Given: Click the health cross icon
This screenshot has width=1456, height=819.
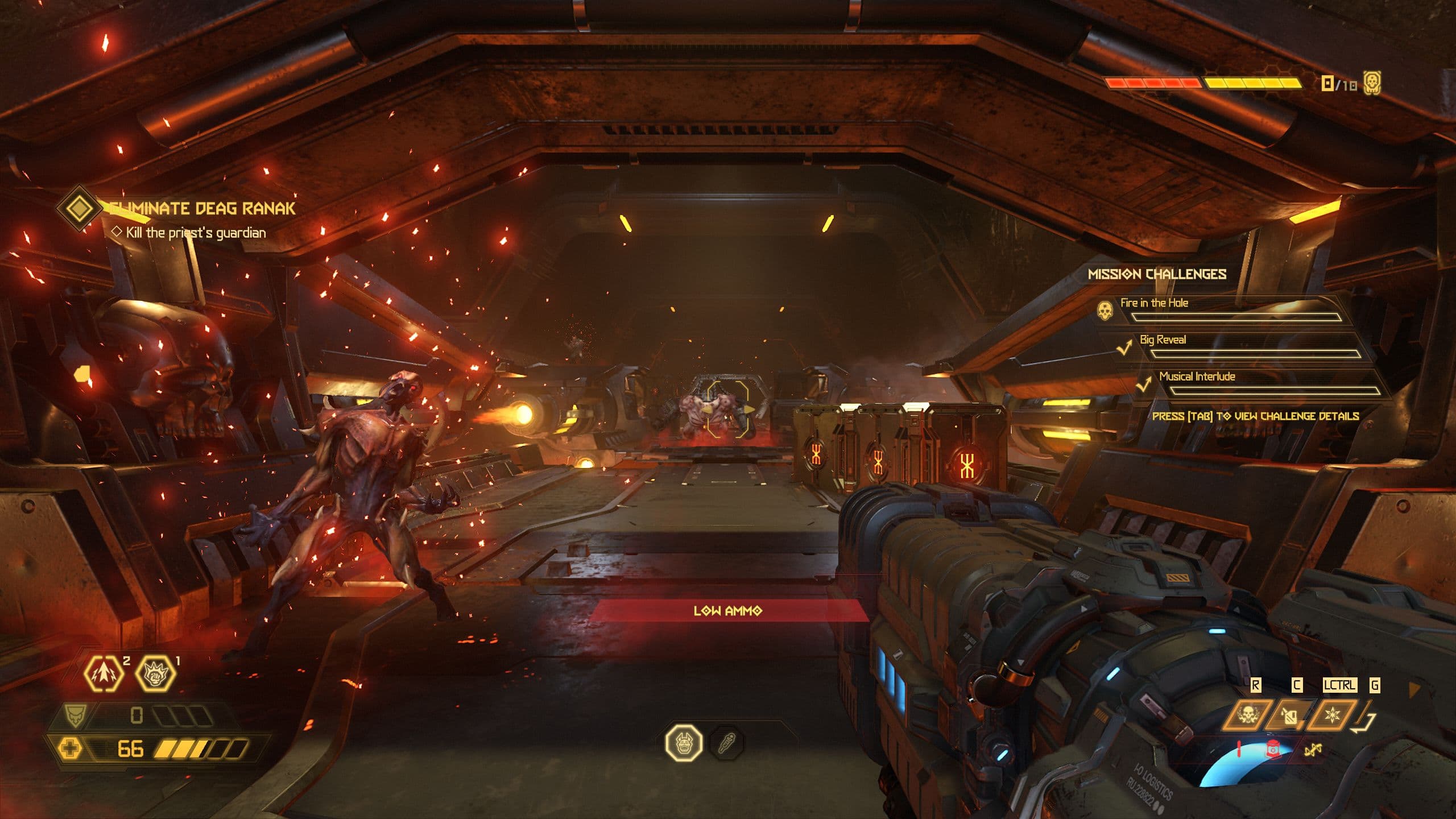Looking at the screenshot, I should click(71, 748).
